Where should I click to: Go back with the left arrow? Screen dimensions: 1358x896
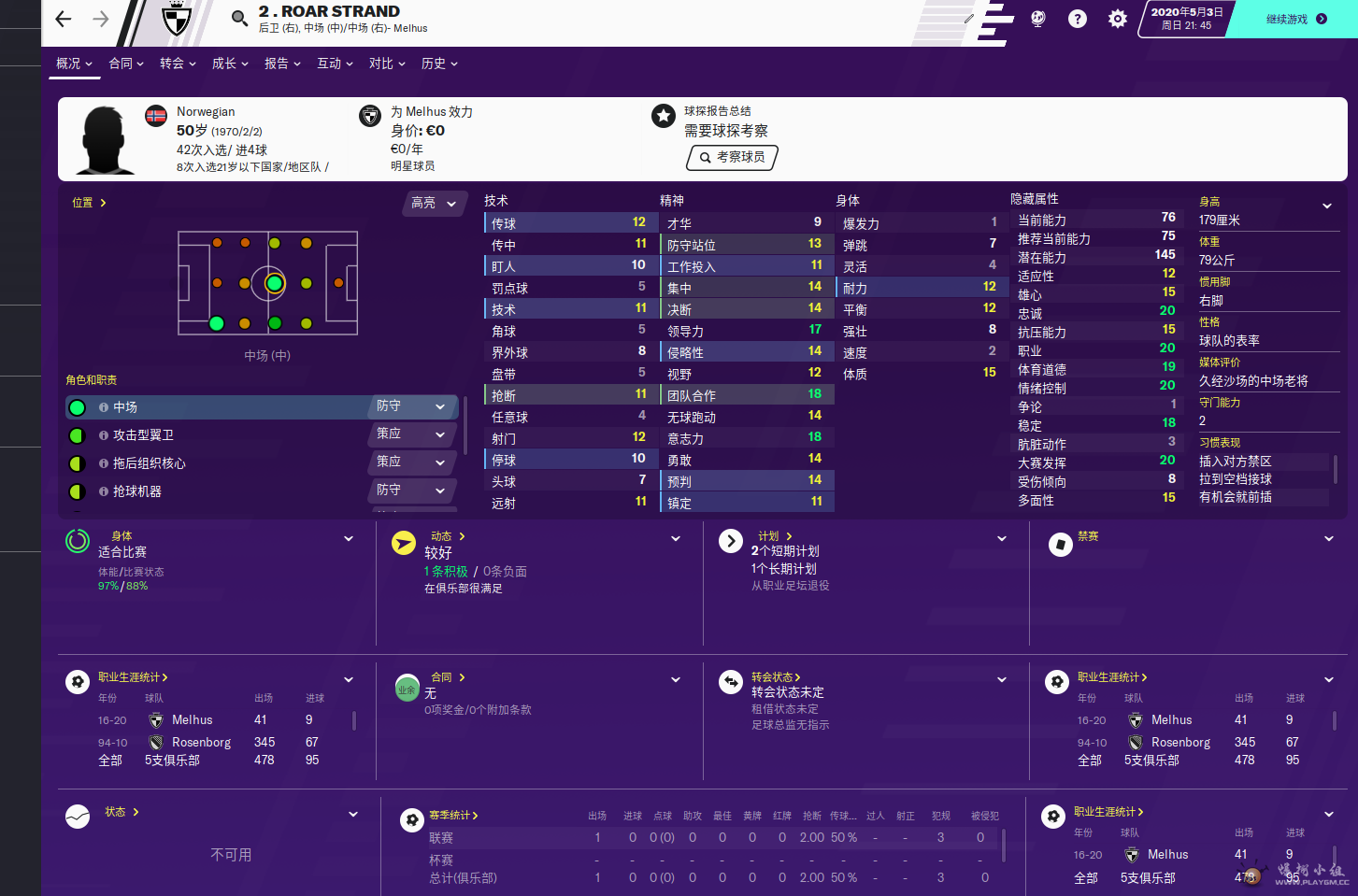click(64, 19)
